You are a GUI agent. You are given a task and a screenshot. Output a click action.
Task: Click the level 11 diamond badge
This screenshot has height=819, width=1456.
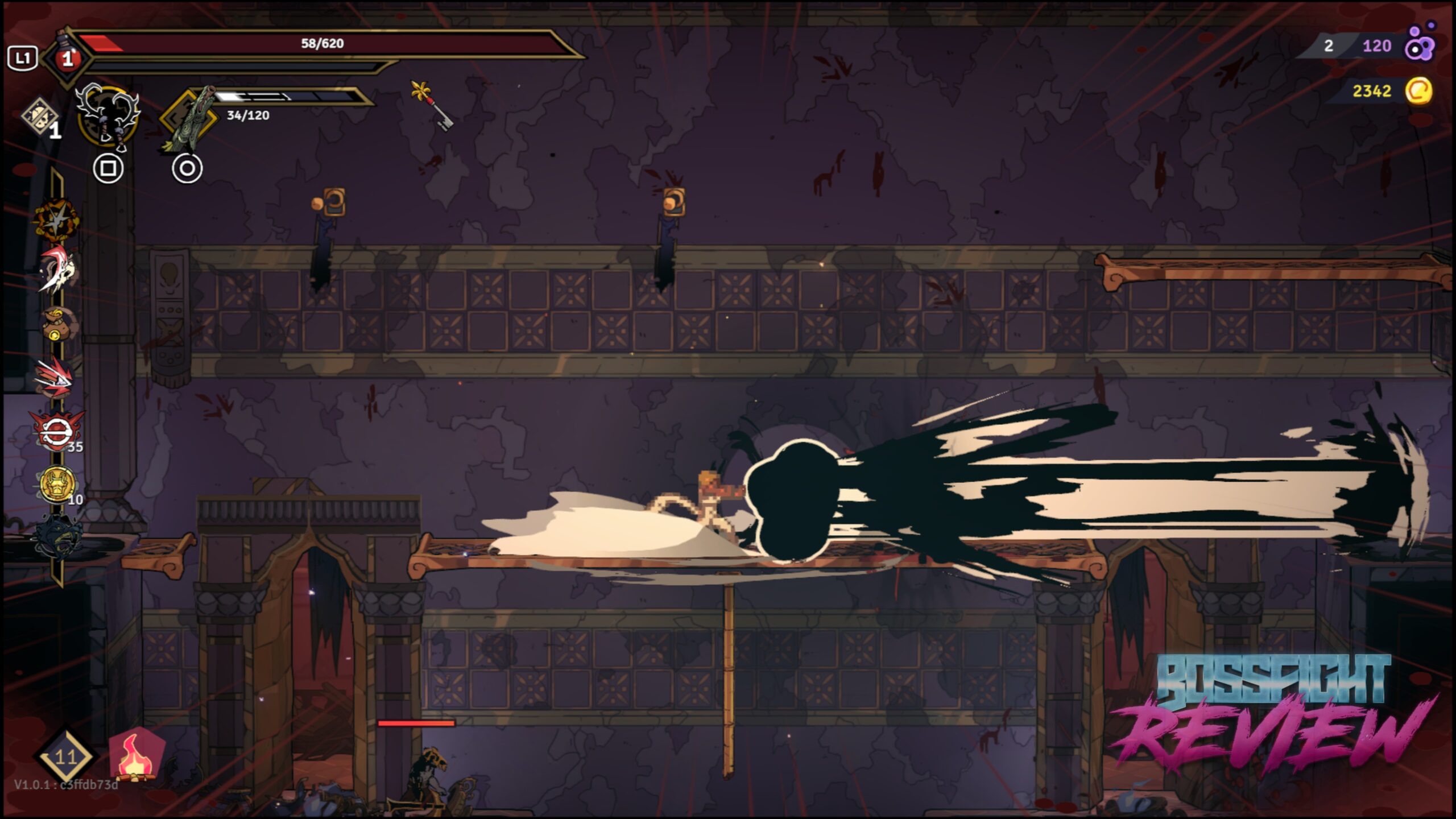pyautogui.click(x=65, y=756)
